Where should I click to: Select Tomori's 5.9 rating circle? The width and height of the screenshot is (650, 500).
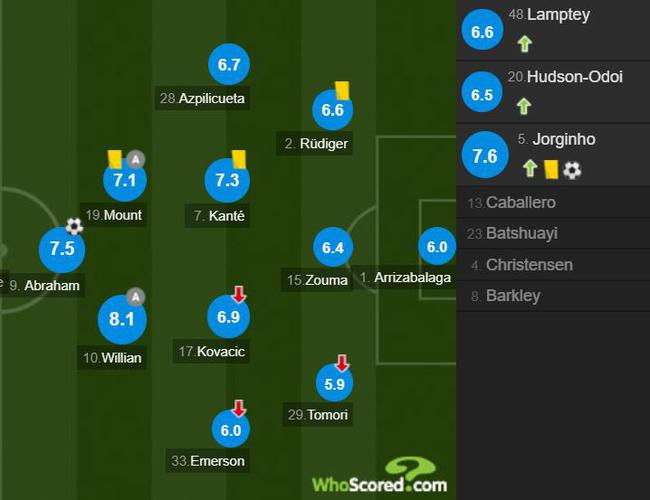(333, 382)
